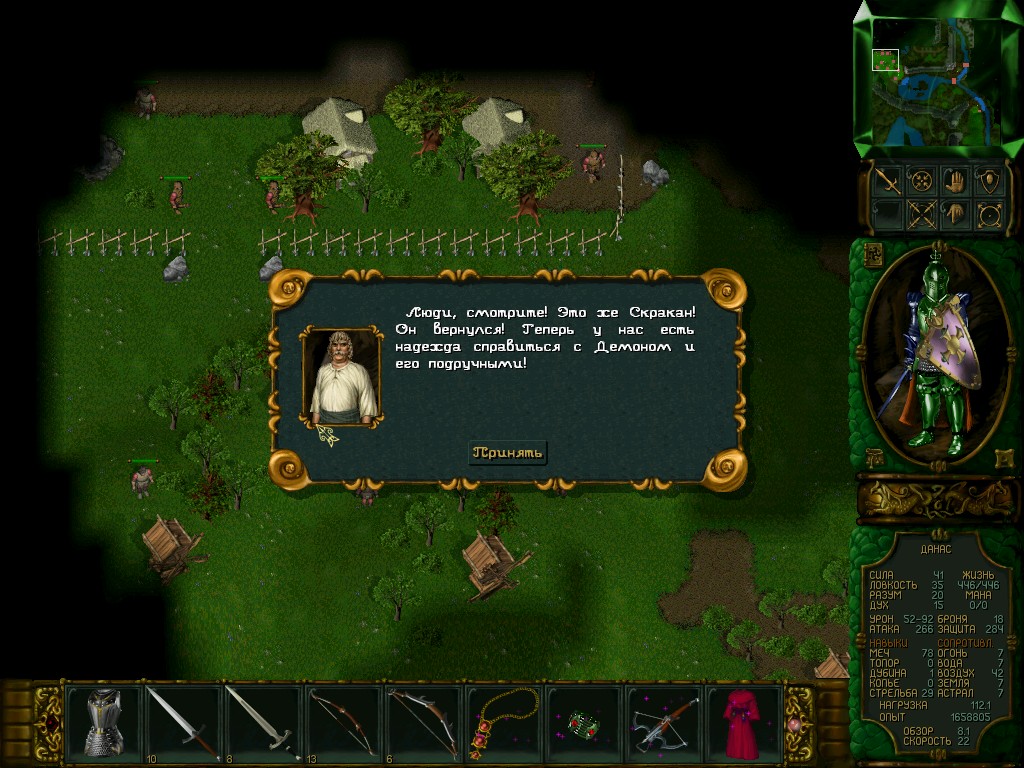Choose the downward pointing hand command
Image resolution: width=1024 pixels, height=768 pixels.
954,214
